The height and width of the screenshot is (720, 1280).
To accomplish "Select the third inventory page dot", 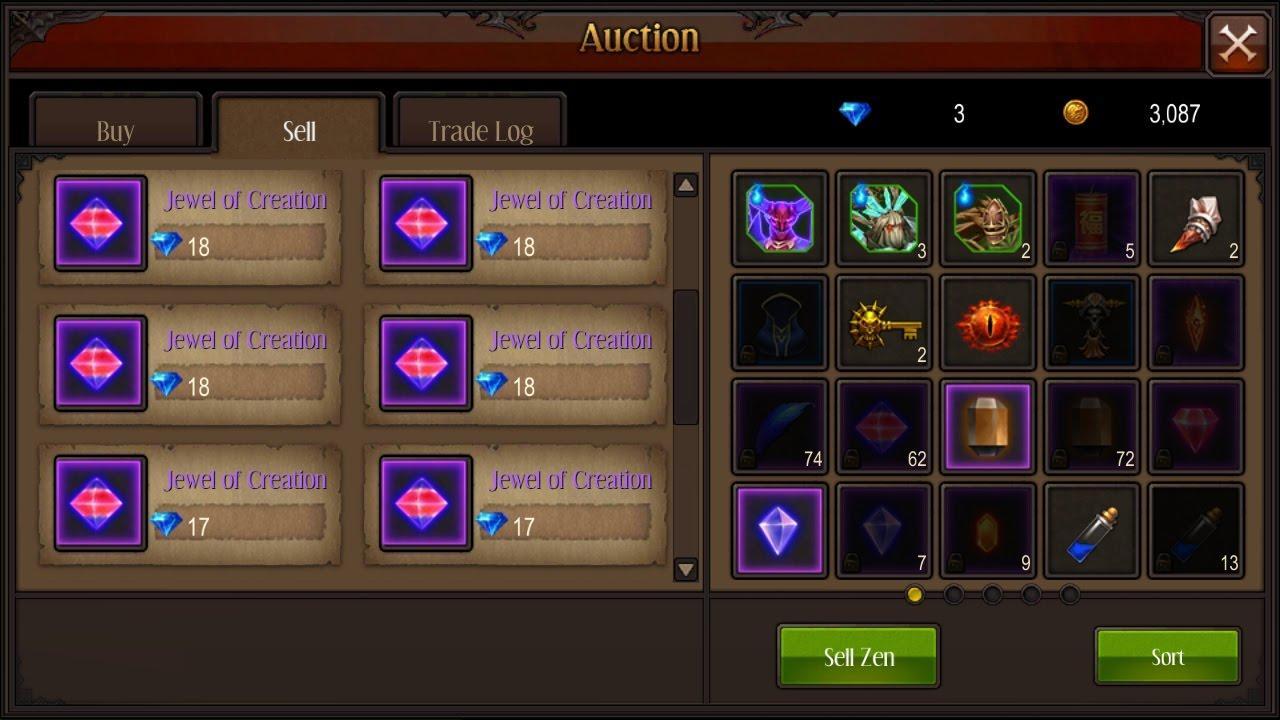I will (x=993, y=593).
